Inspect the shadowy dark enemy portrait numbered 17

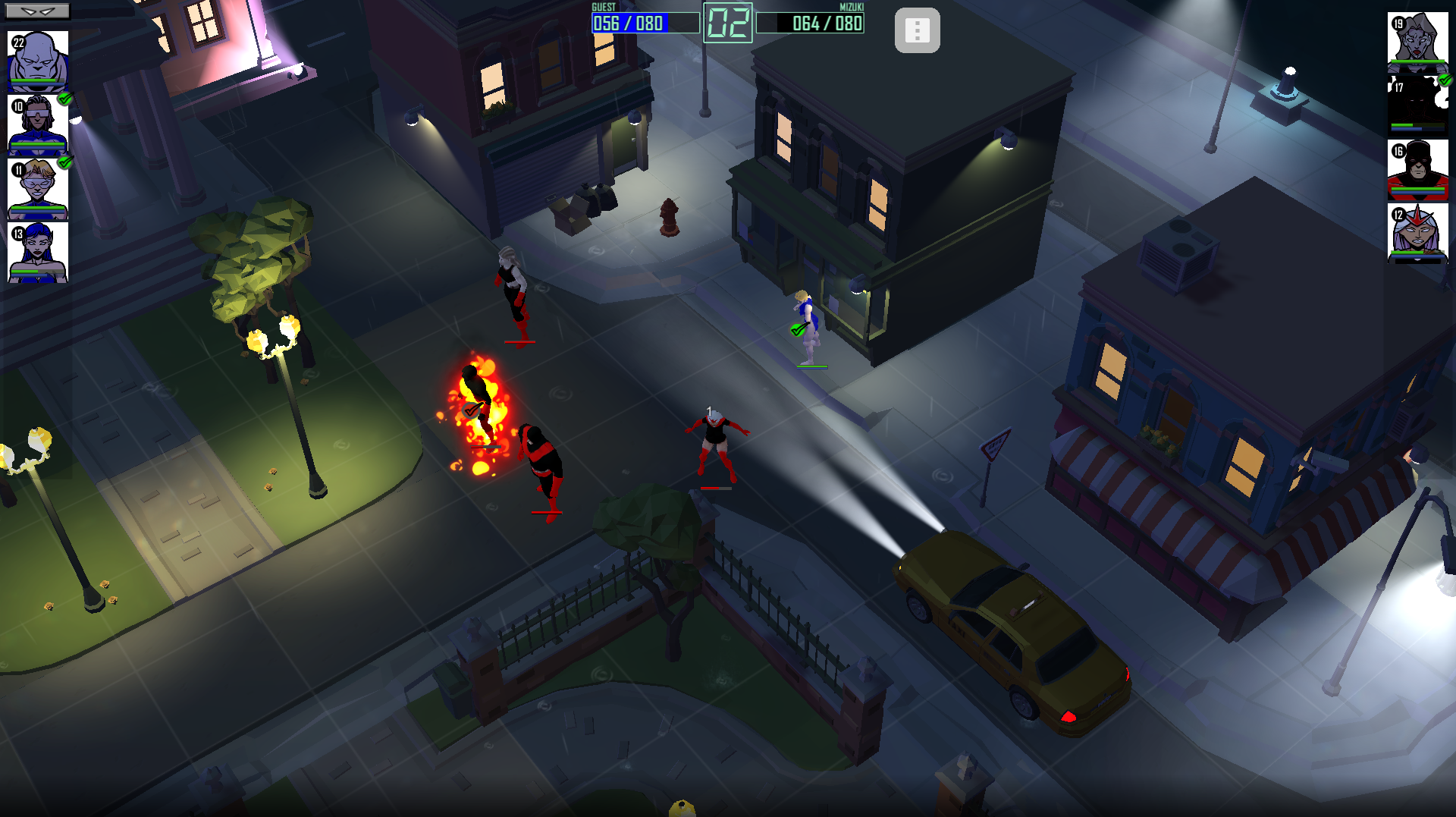click(1417, 106)
